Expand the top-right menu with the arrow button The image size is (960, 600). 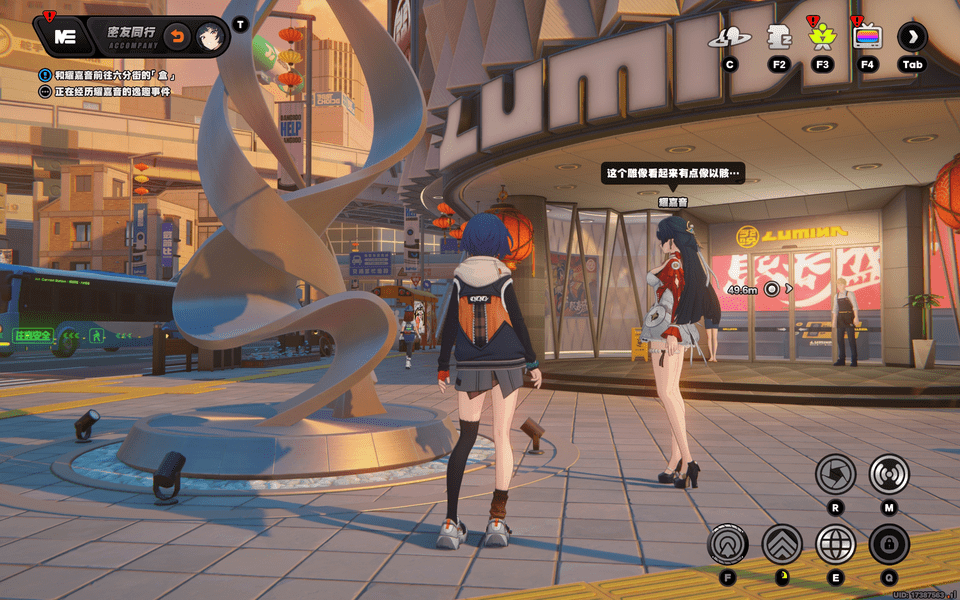912,38
